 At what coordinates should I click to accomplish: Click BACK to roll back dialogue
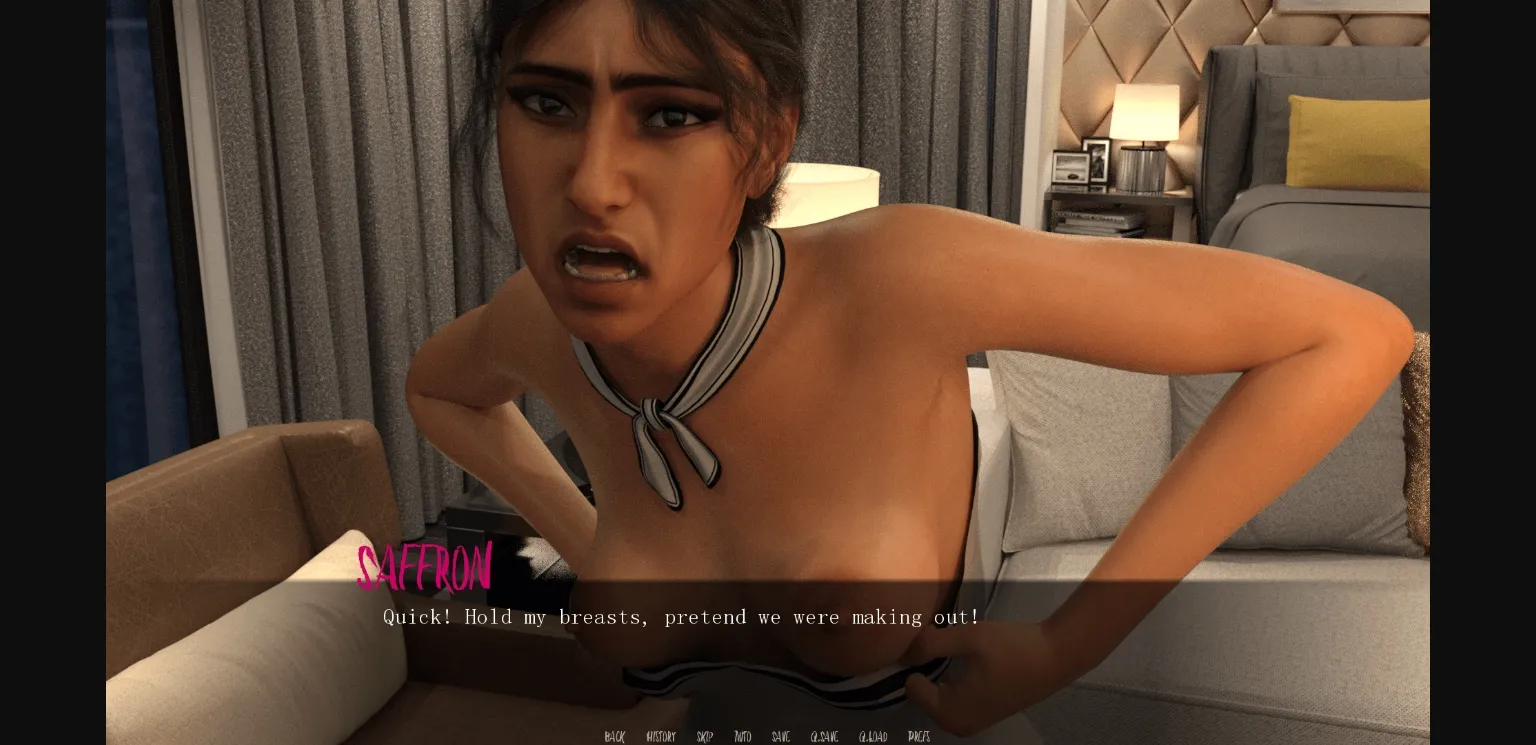[613, 737]
